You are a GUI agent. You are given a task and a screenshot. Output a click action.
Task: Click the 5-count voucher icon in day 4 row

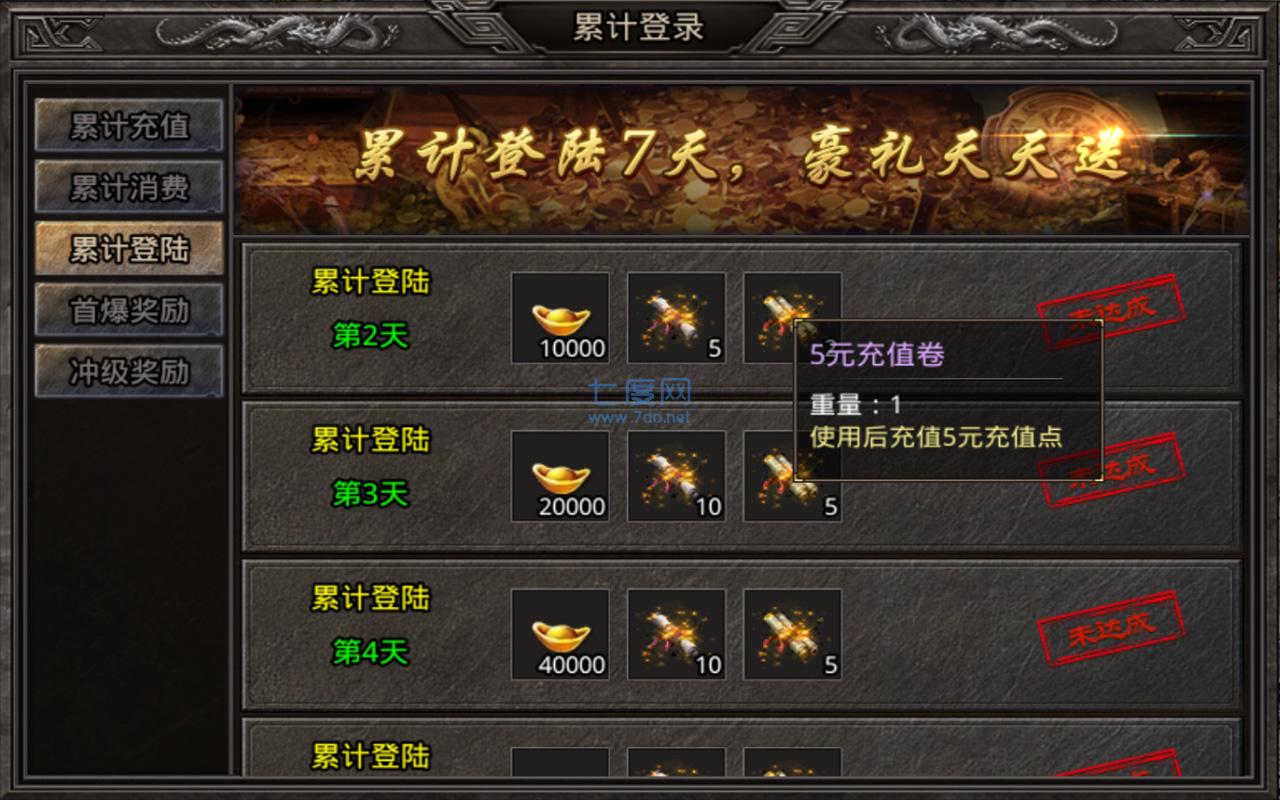pyautogui.click(x=792, y=634)
